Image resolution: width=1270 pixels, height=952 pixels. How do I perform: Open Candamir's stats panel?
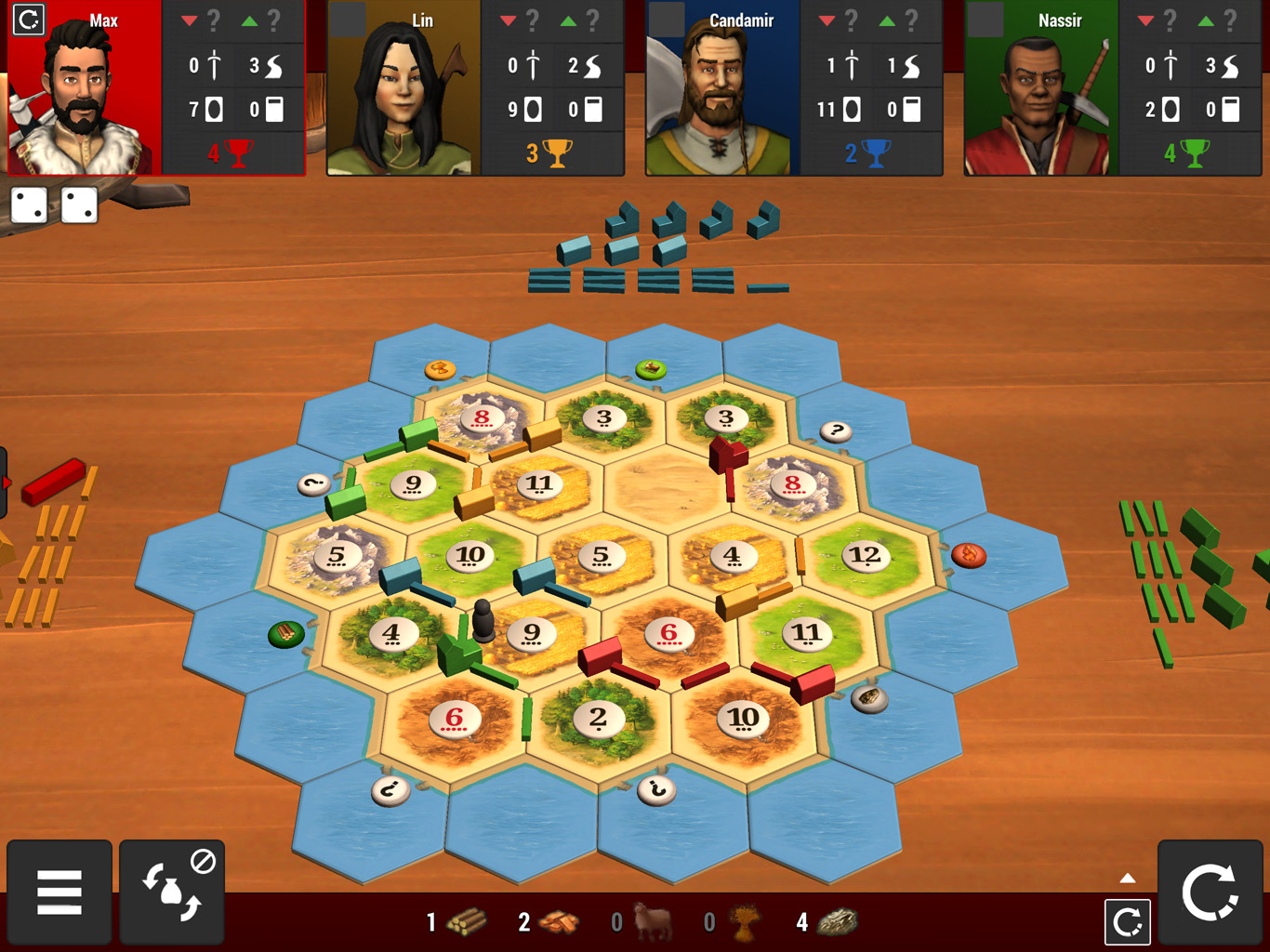coord(872,87)
